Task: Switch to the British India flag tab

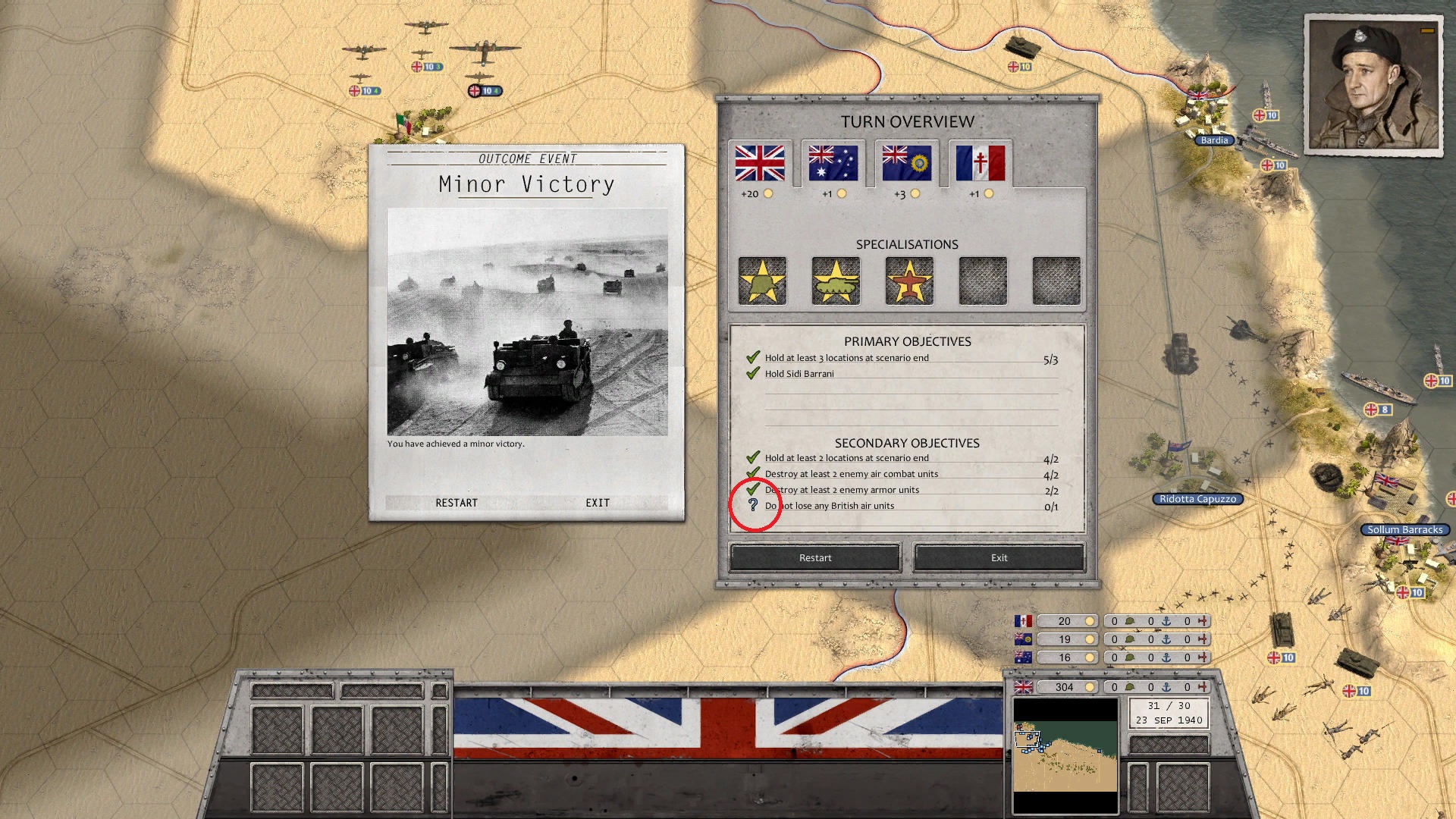Action: pos(906,165)
